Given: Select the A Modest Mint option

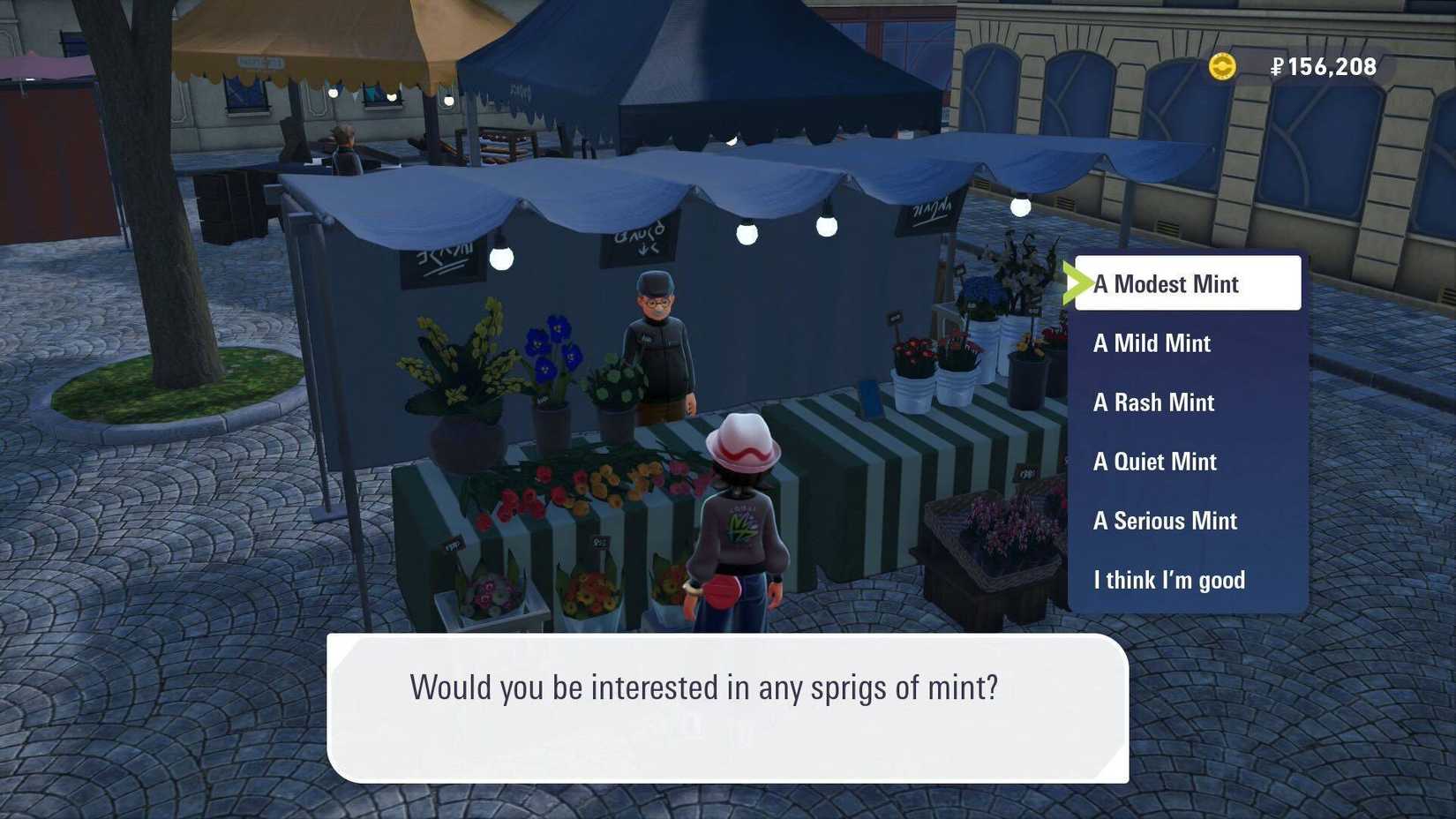Looking at the screenshot, I should coord(1166,284).
